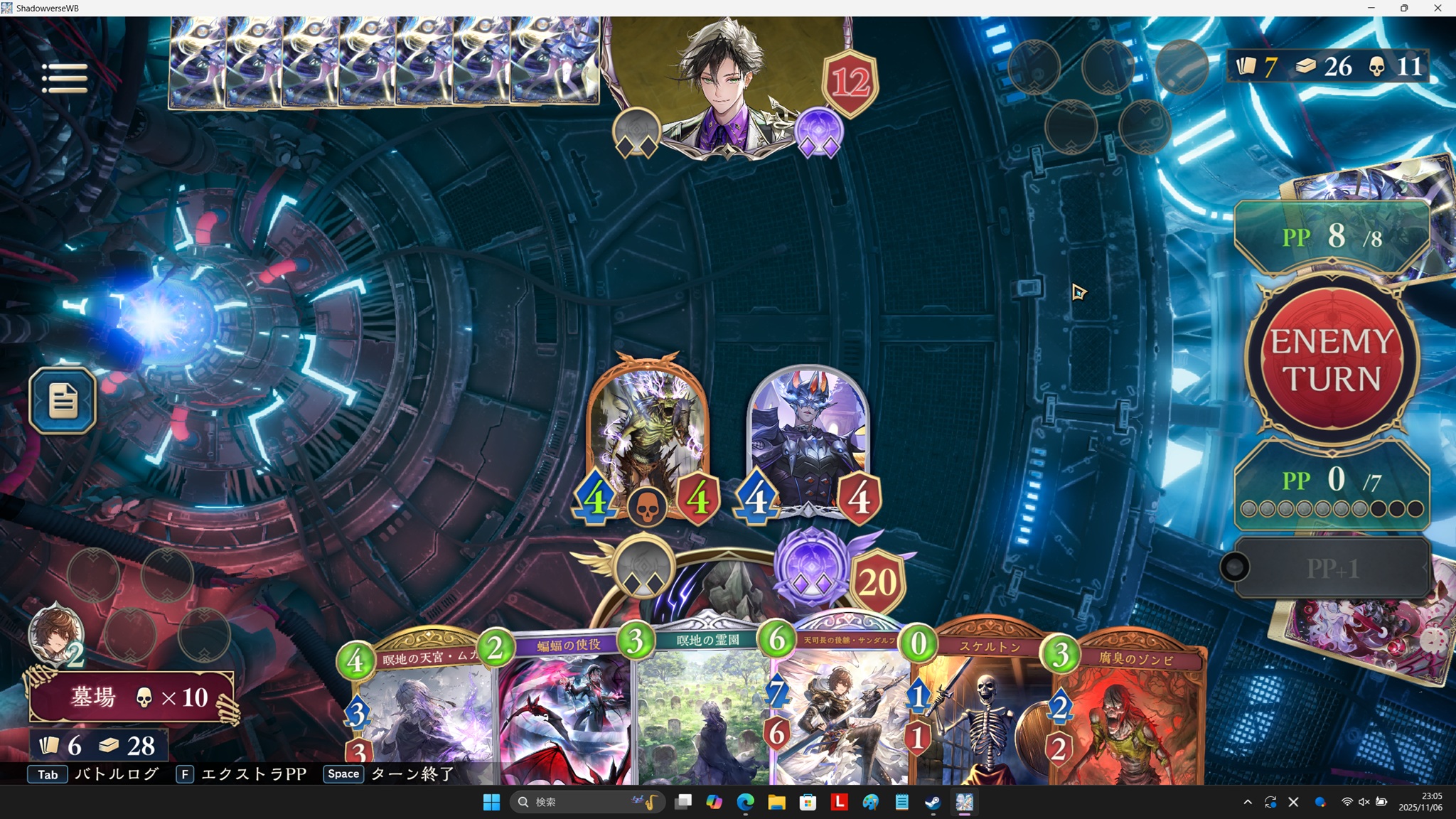Select the 腐臭のゾンビ card
Image resolution: width=1456 pixels, height=819 pixels.
point(1130,711)
